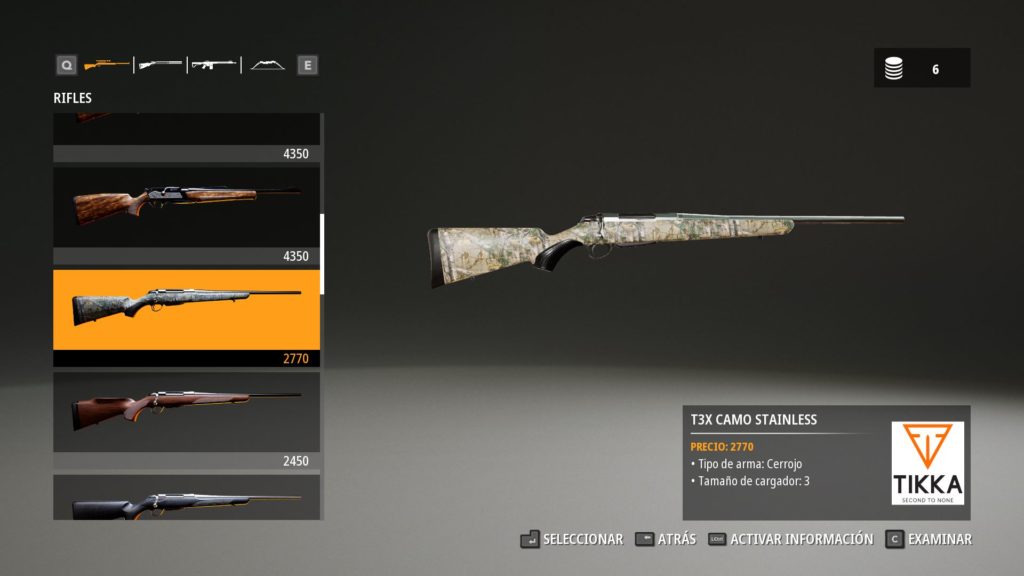
Task: Switch to the rifles category tab
Action: [106, 65]
